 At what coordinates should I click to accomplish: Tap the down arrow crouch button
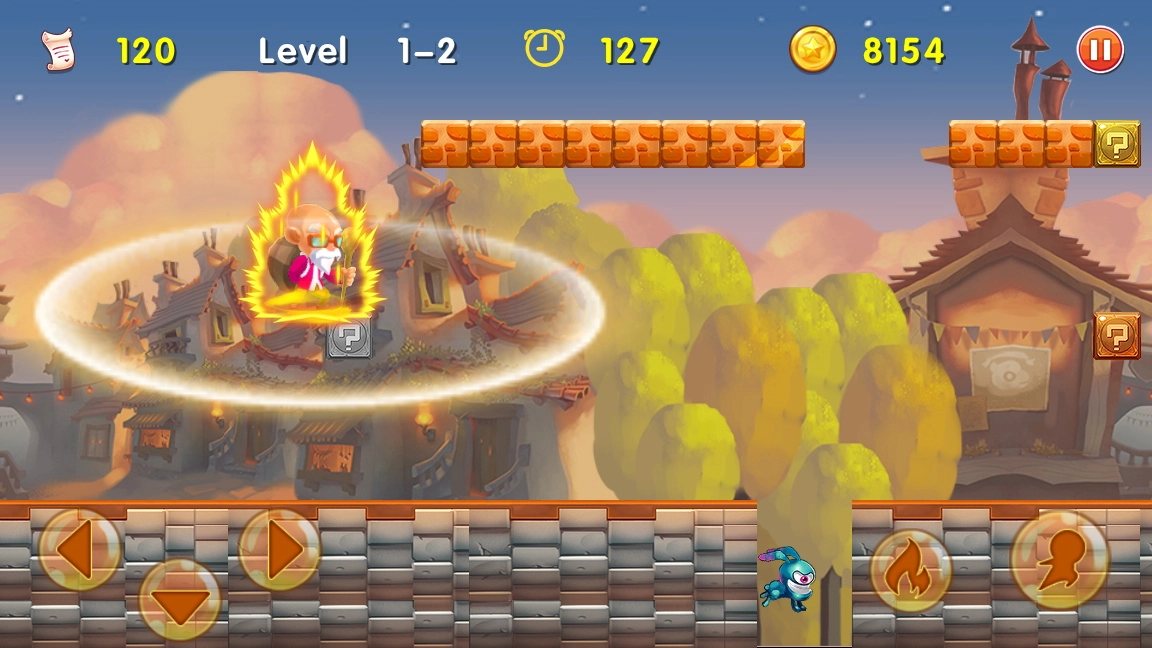[180, 600]
